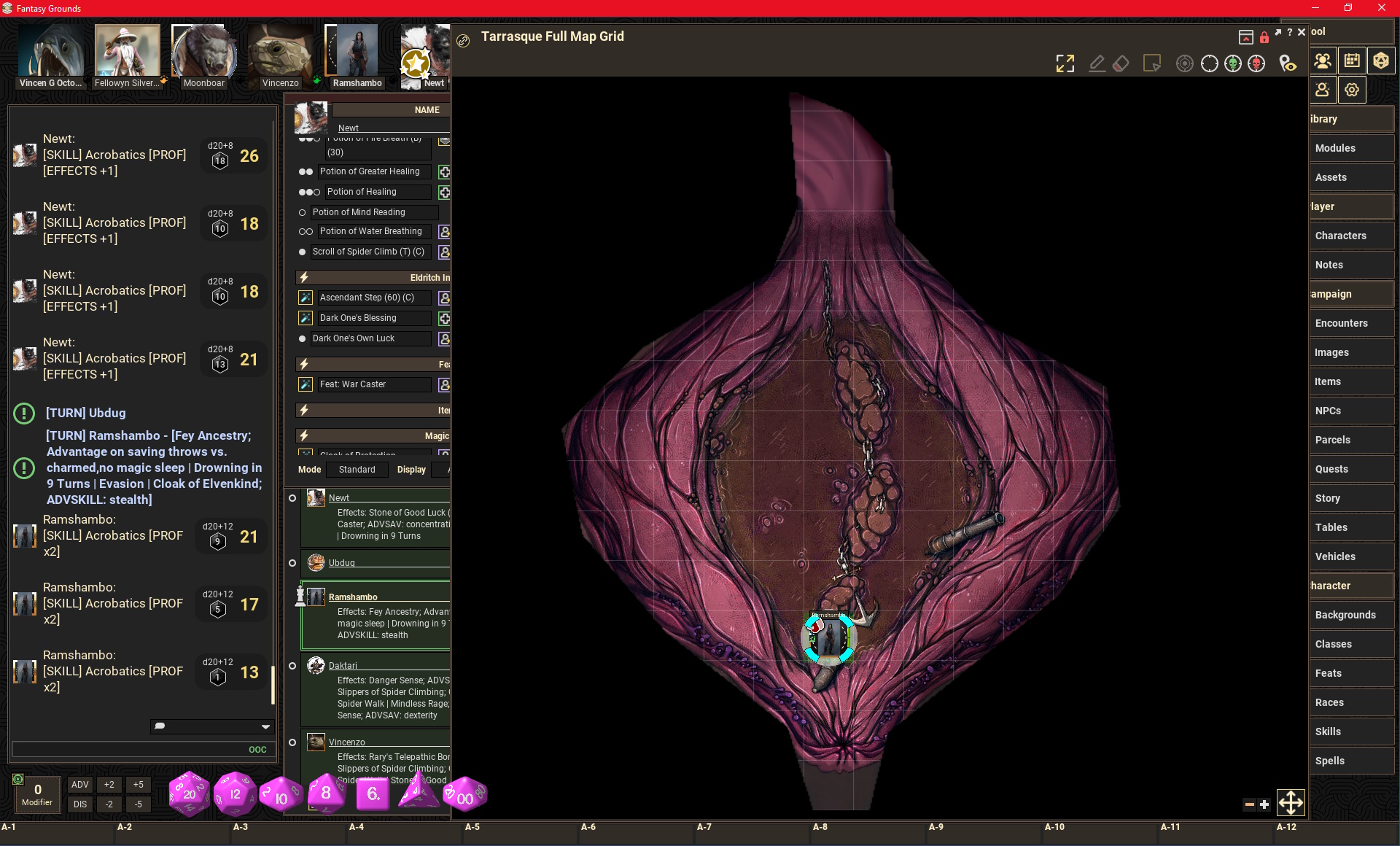
Task: Open the Spells sidebar entry
Action: point(1329,761)
